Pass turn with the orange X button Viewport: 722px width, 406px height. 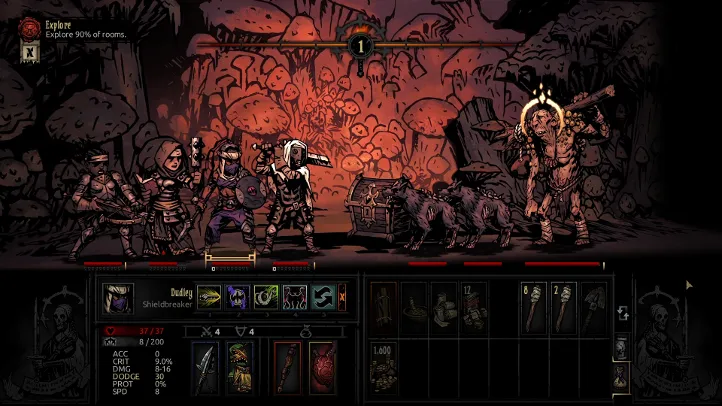tap(342, 297)
